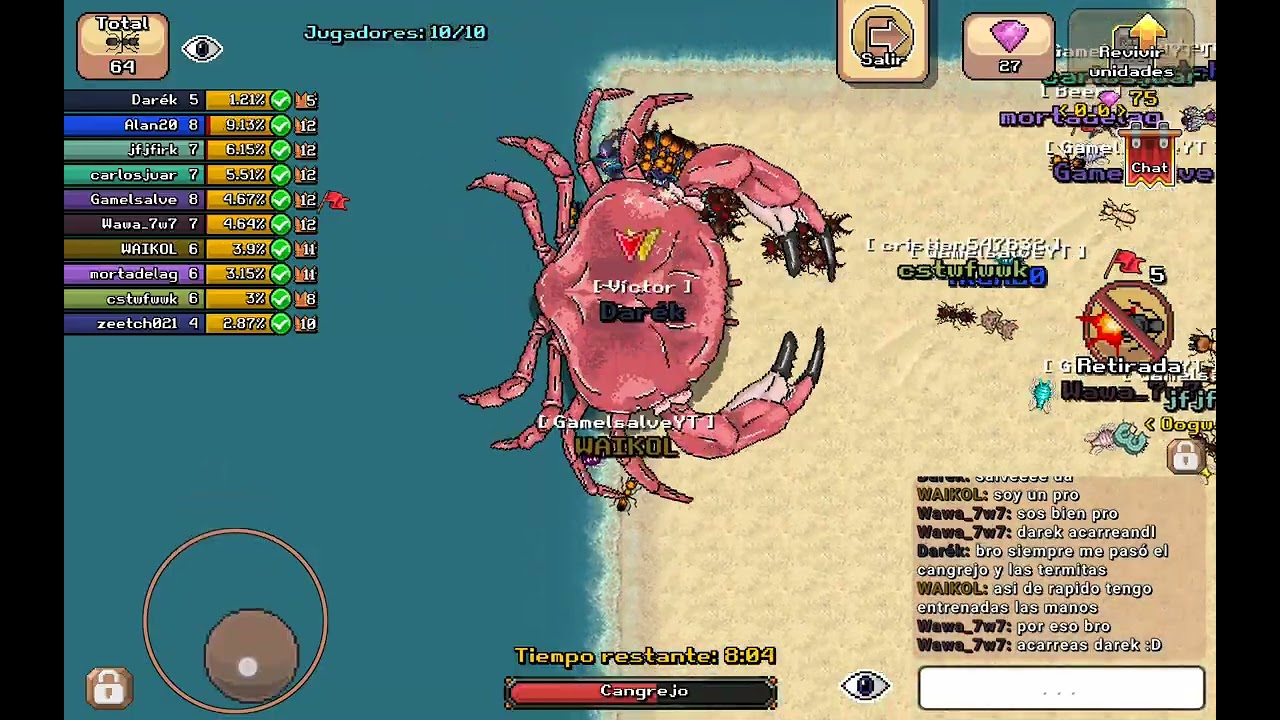Select the mortadelag ranking row
Screen dimensions: 1280x720
(x=190, y=274)
